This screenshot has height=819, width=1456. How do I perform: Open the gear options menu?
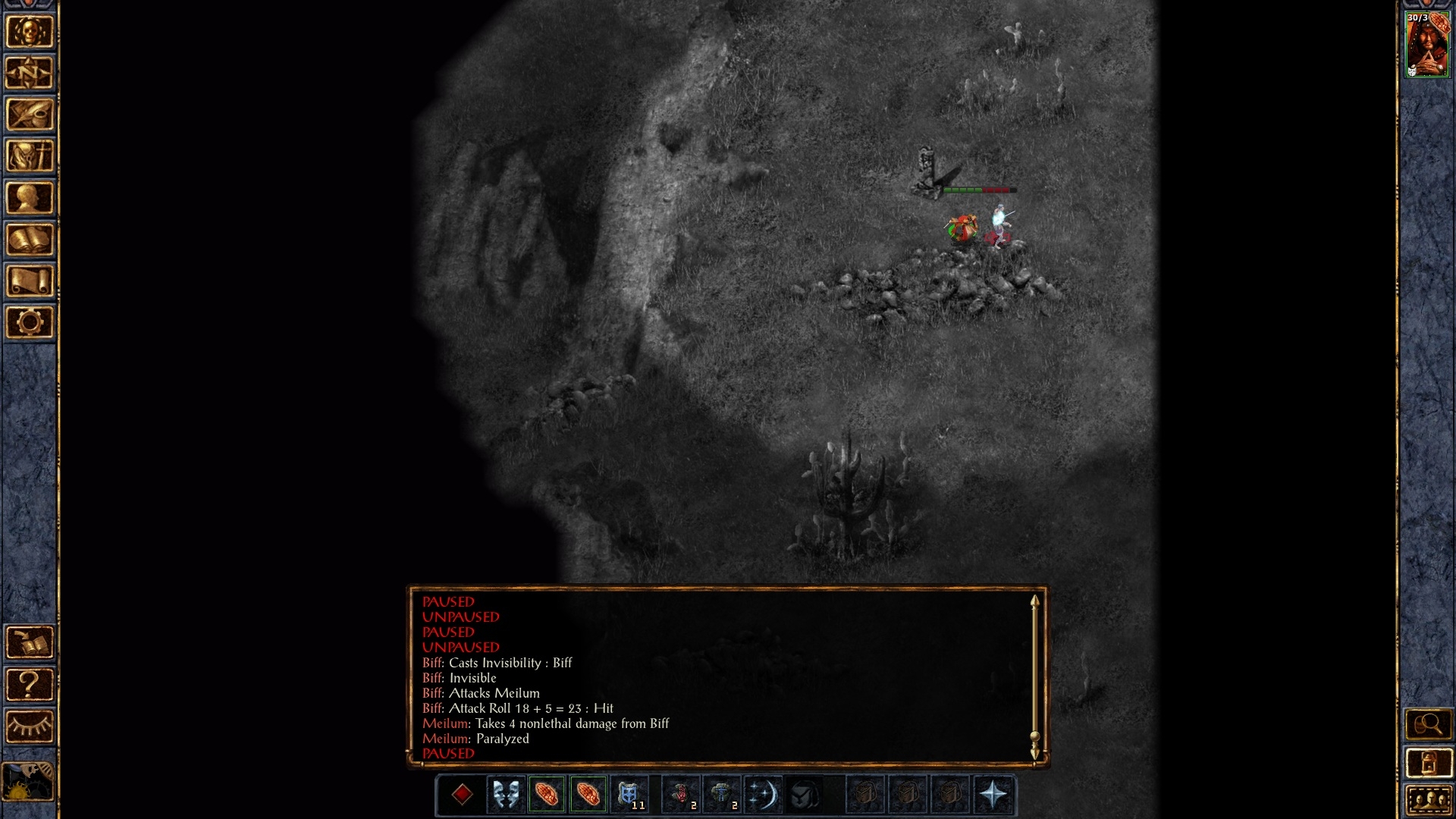(30, 322)
